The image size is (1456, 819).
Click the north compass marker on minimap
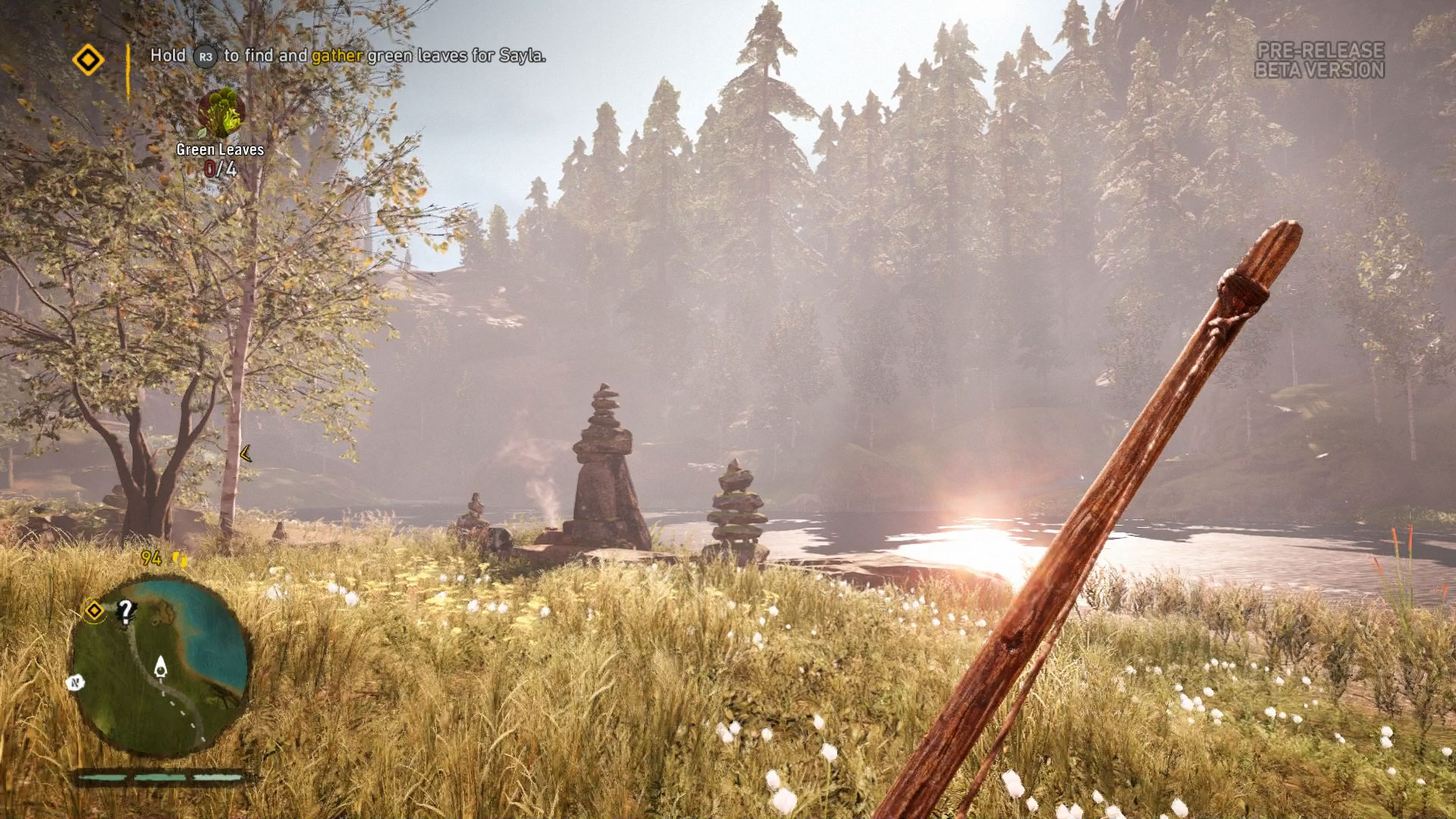(75, 682)
